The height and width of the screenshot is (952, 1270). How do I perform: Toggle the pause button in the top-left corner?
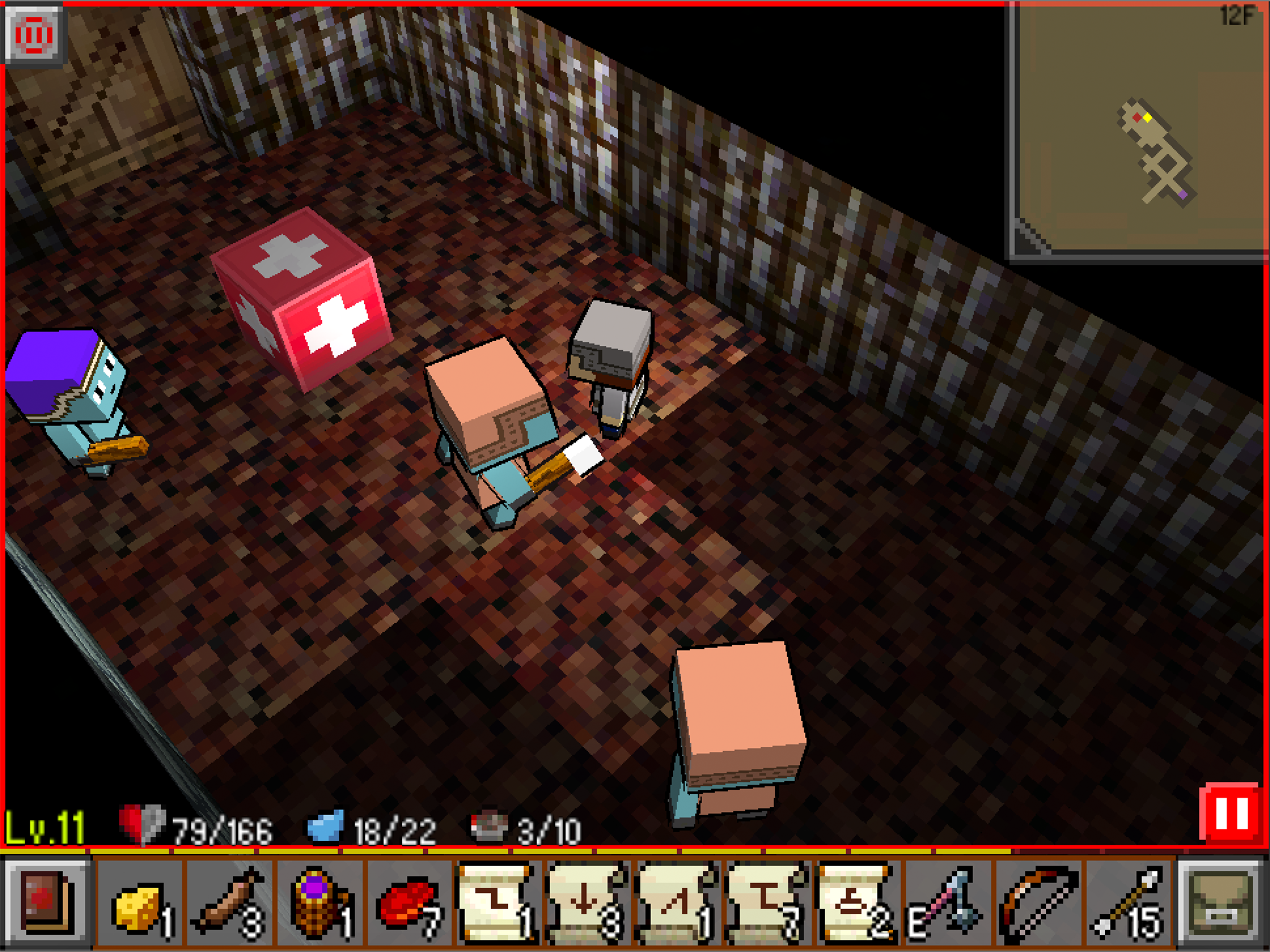tap(34, 35)
